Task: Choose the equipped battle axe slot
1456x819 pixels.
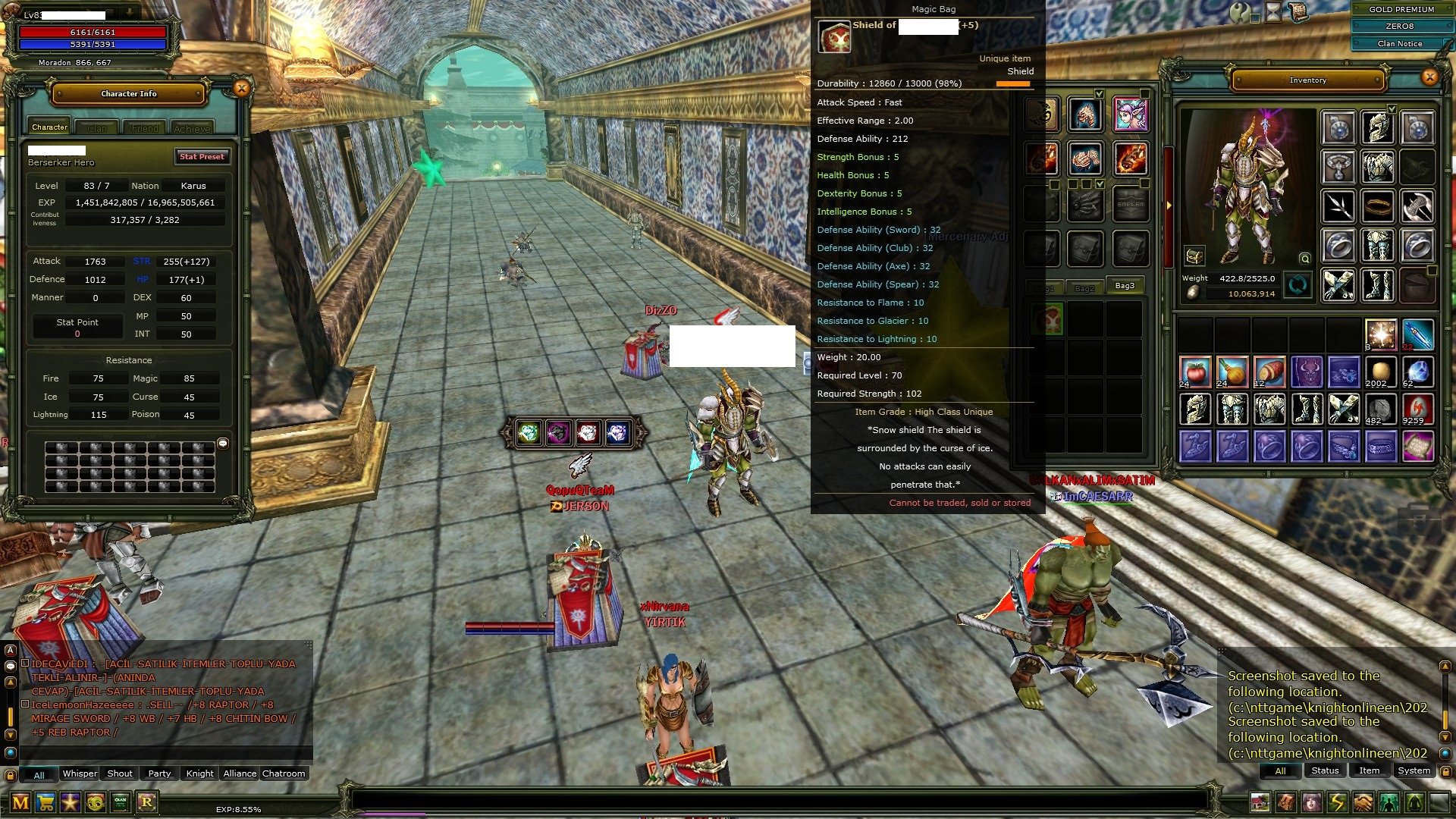Action: (1417, 206)
